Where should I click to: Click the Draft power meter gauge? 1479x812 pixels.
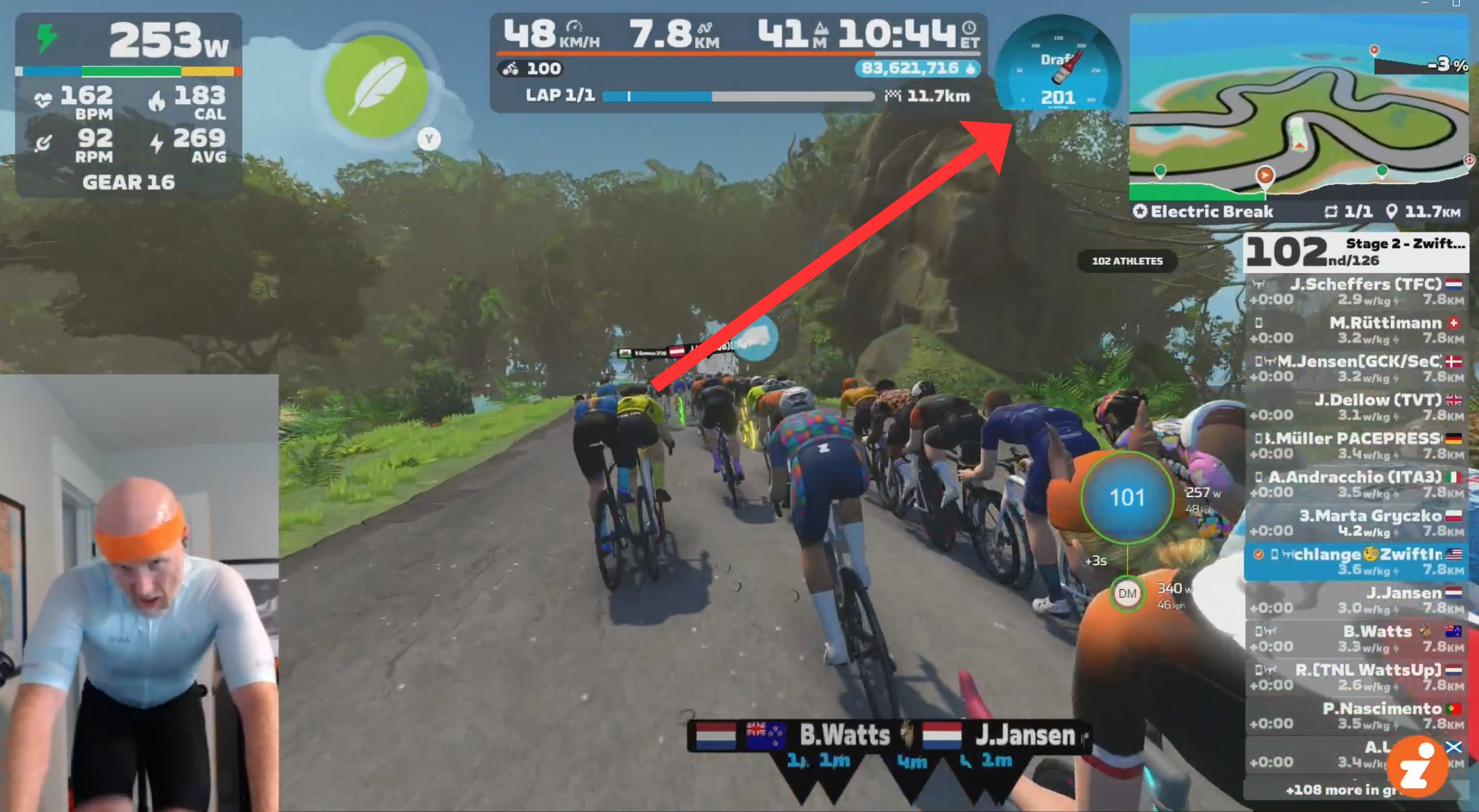pos(1057,67)
